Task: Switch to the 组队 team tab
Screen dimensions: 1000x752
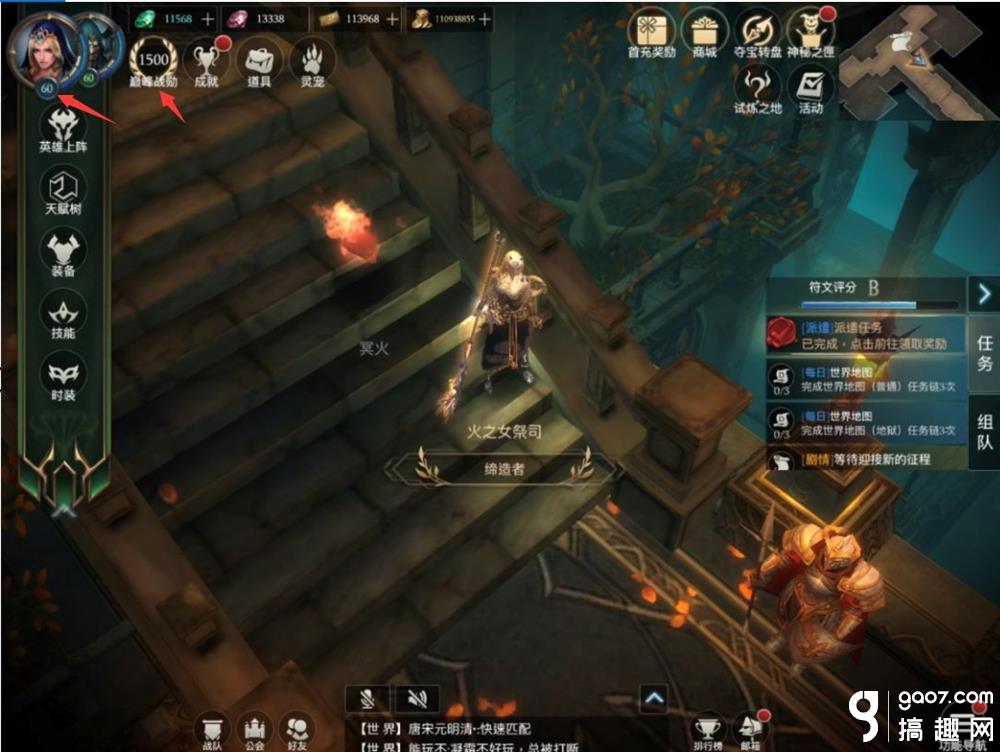Action: [x=984, y=430]
